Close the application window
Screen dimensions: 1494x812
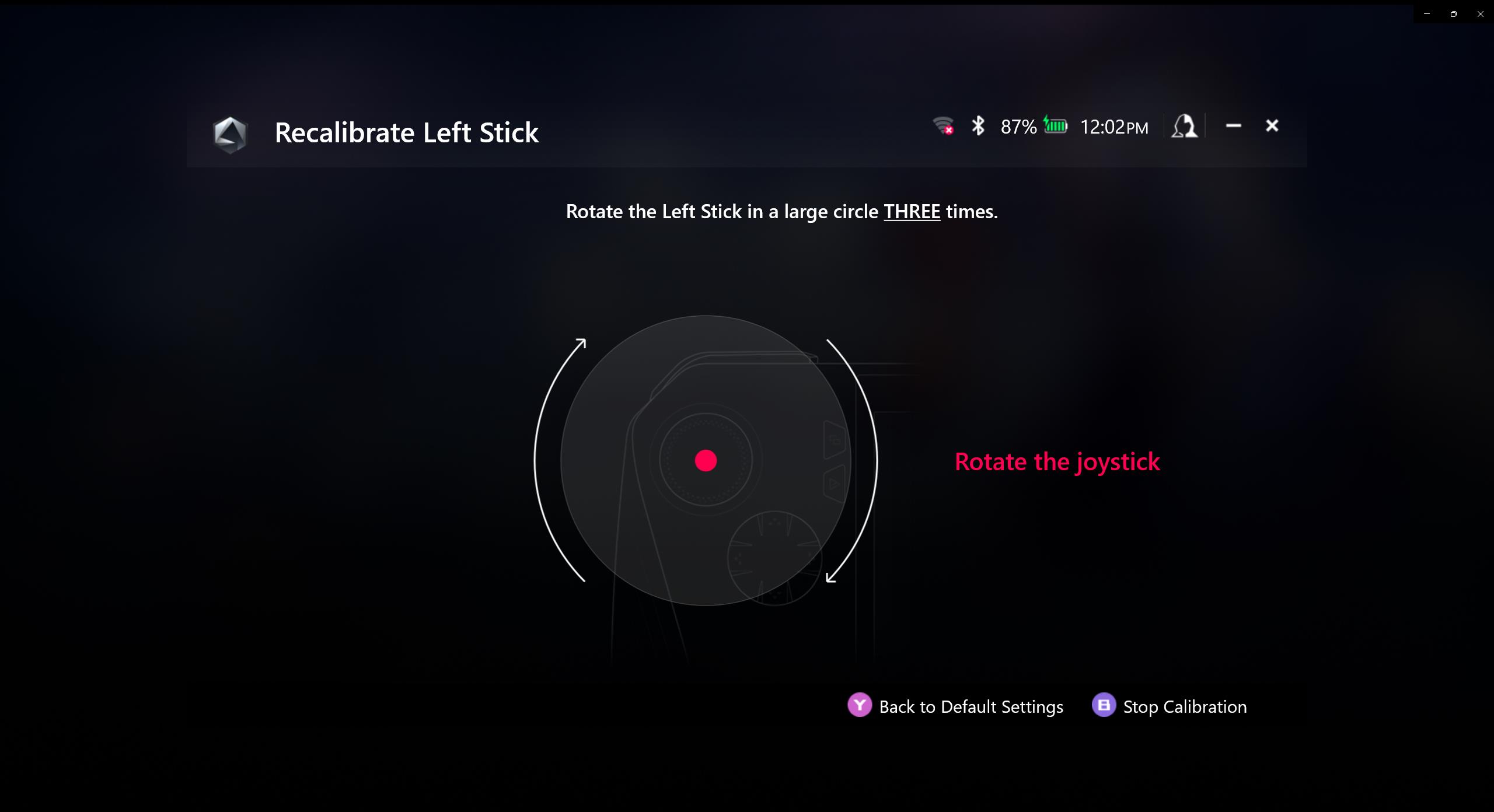1480,14
